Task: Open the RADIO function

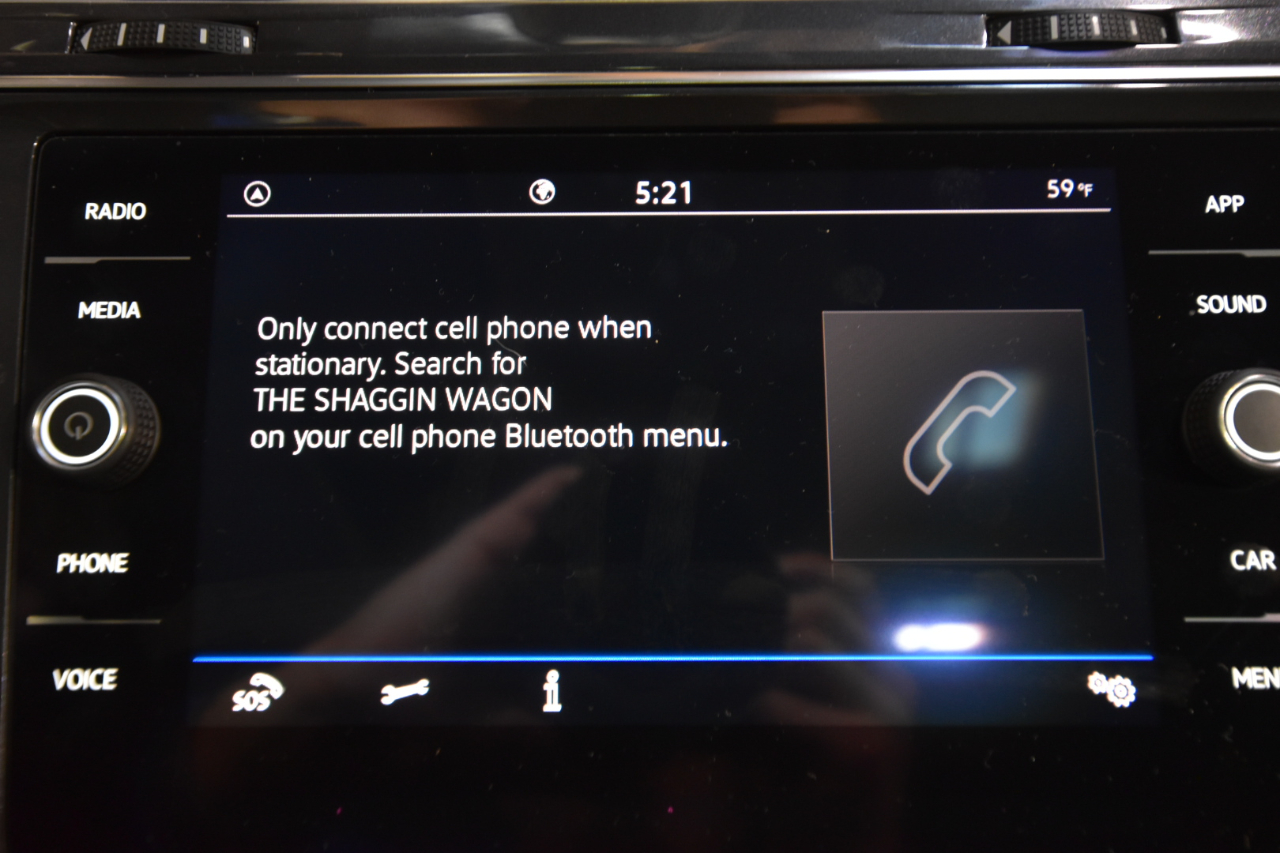Action: pos(114,211)
